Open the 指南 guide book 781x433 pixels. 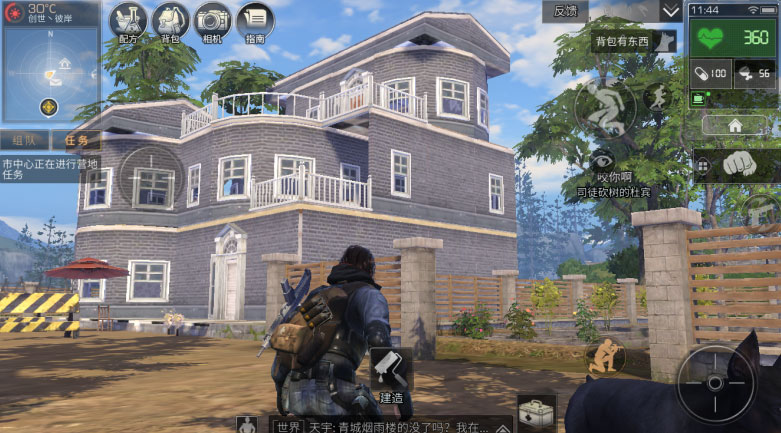[255, 23]
